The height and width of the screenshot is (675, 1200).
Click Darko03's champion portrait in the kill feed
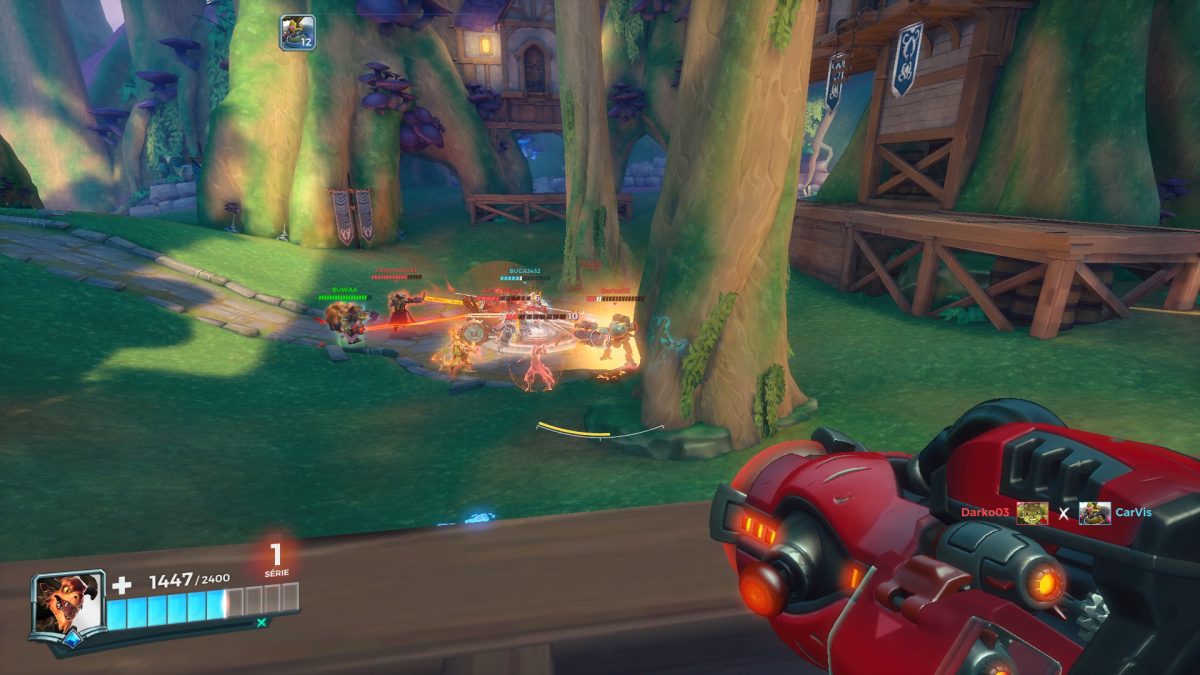[x=1033, y=513]
